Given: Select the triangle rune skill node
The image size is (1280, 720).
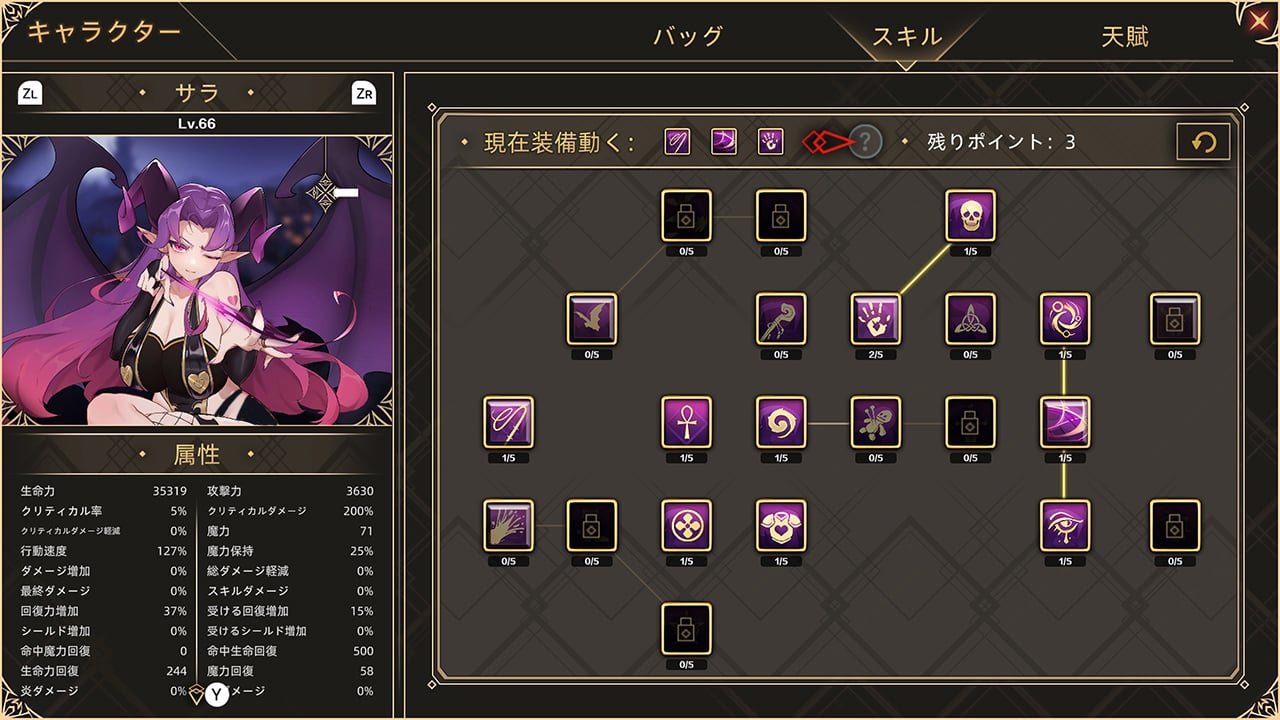Looking at the screenshot, I should (x=970, y=321).
